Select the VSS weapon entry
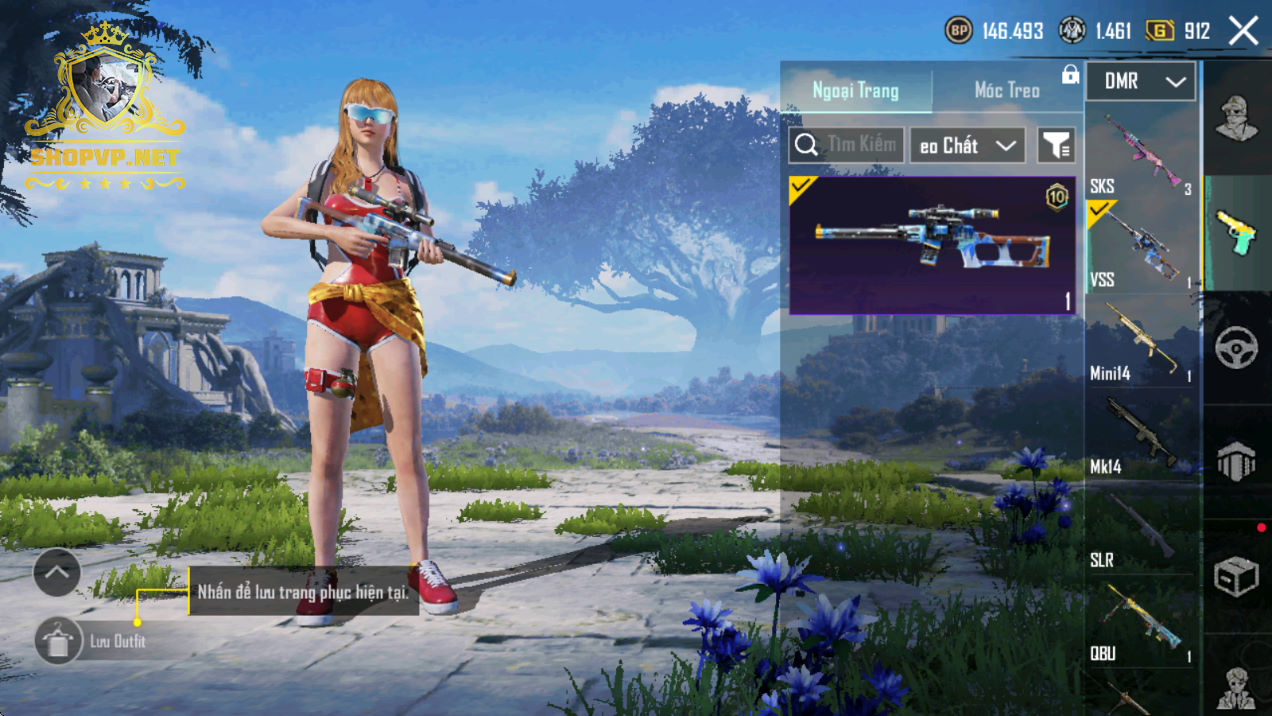The image size is (1272, 716). click(1140, 248)
